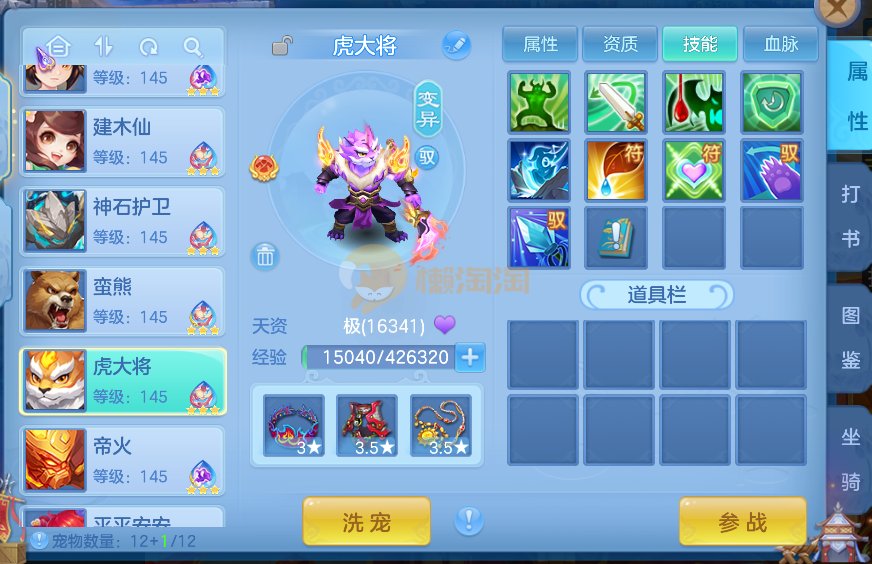Viewport: 872px width, 564px height.
Task: Show the 血脉 tab
Action: tap(780, 44)
